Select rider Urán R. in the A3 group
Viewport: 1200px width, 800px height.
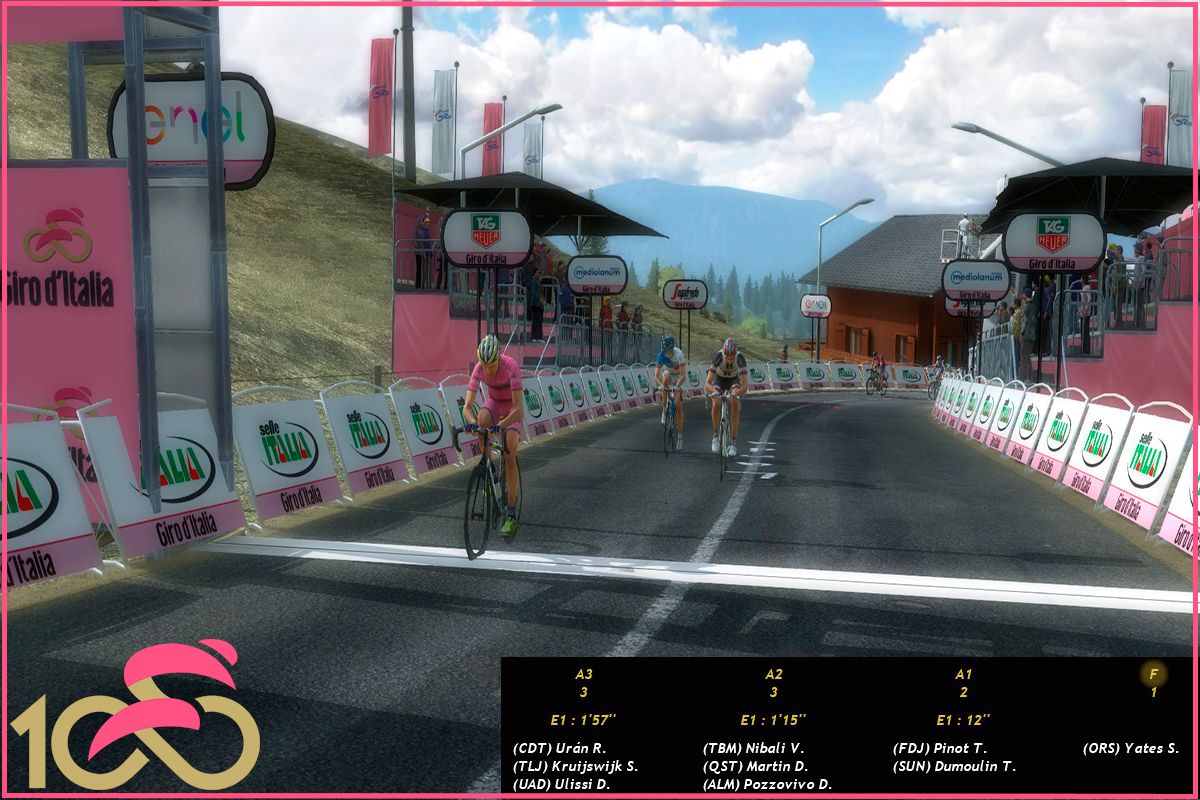point(559,748)
